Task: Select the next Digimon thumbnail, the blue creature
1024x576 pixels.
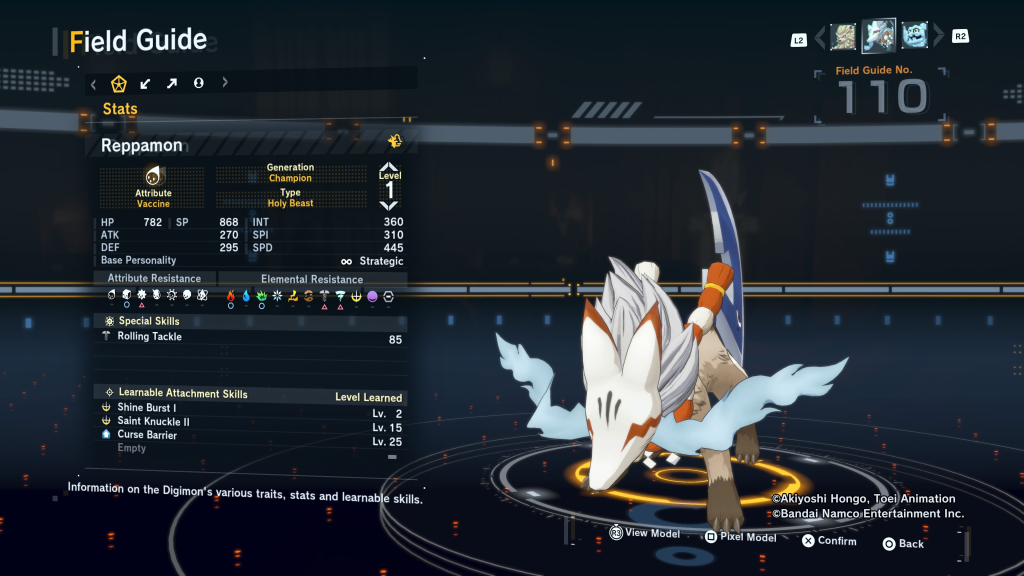Action: [914, 37]
